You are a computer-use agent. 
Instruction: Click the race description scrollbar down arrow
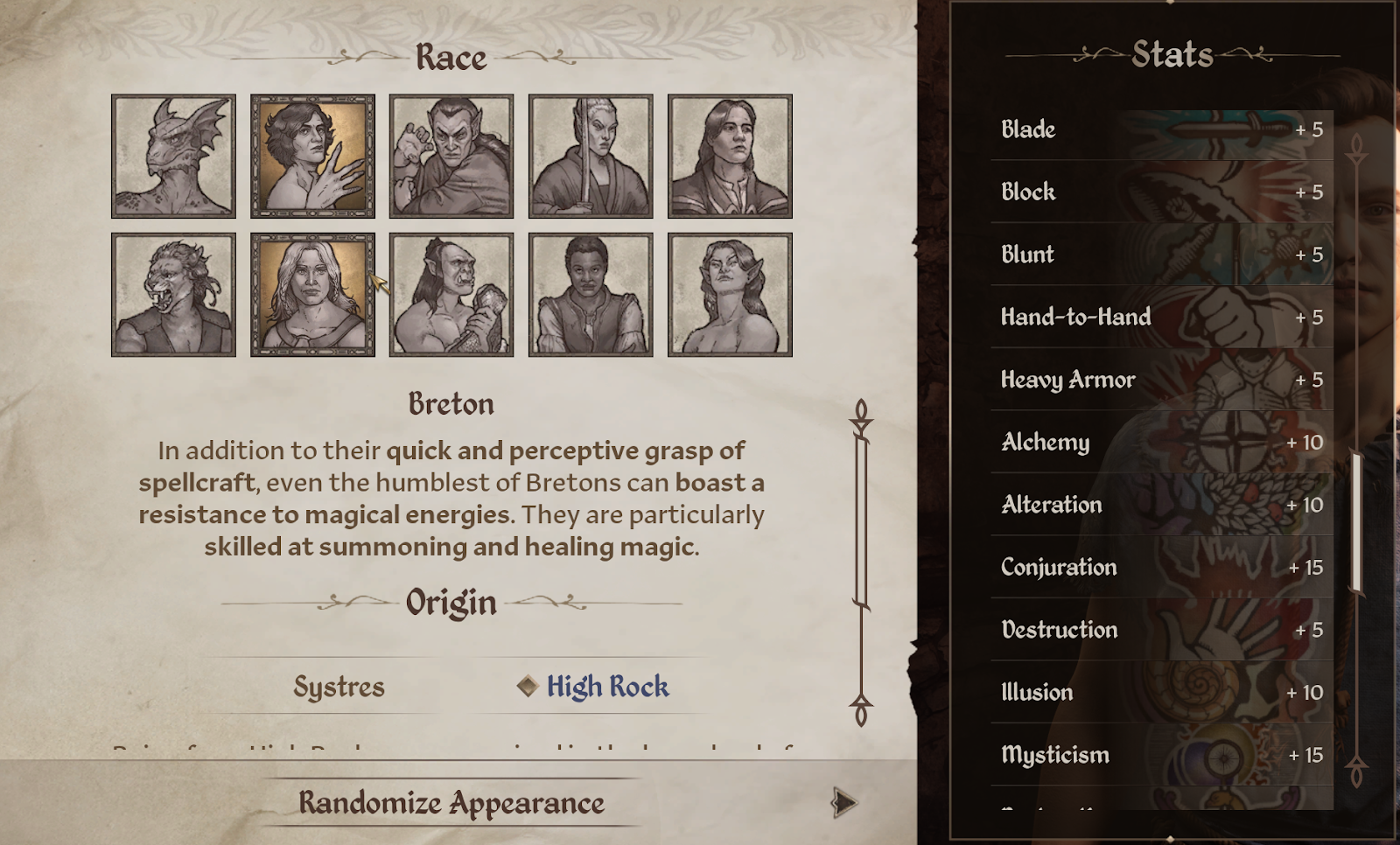tap(861, 710)
